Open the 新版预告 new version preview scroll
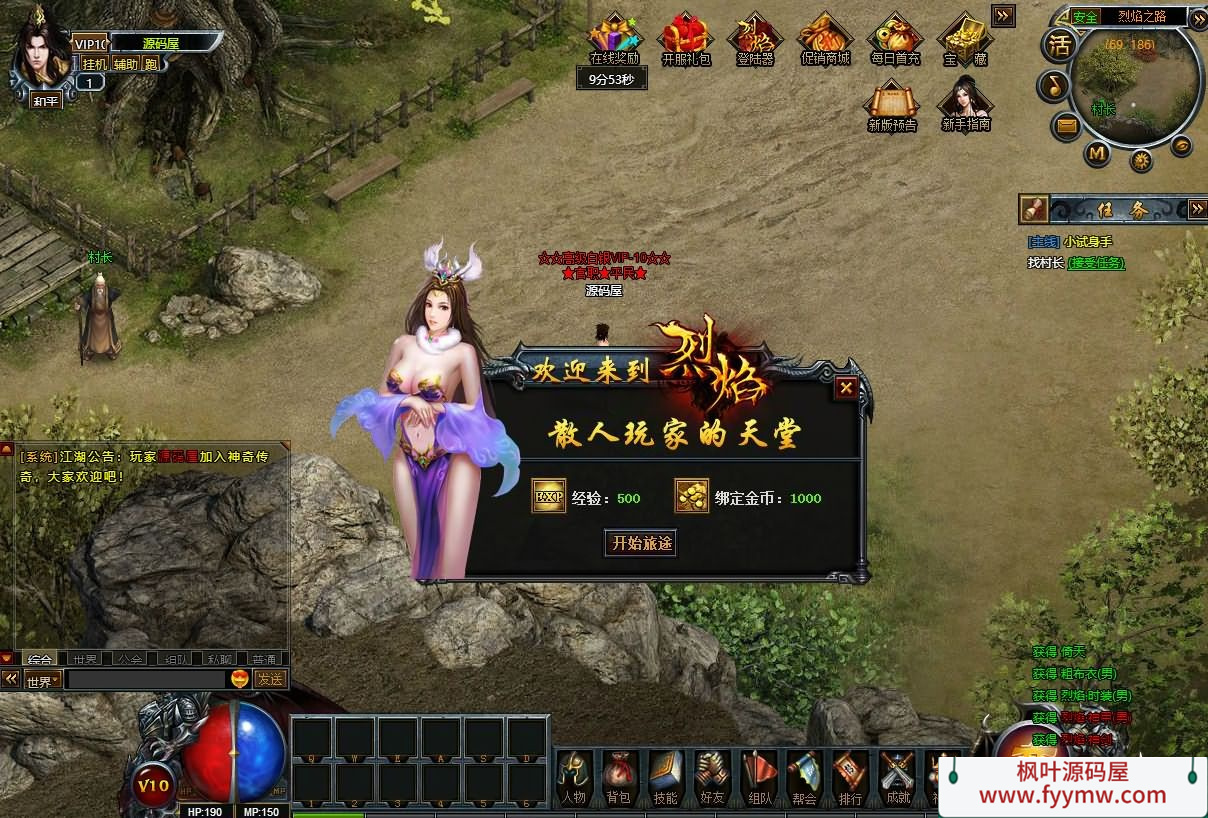Viewport: 1208px width, 818px height. point(892,104)
